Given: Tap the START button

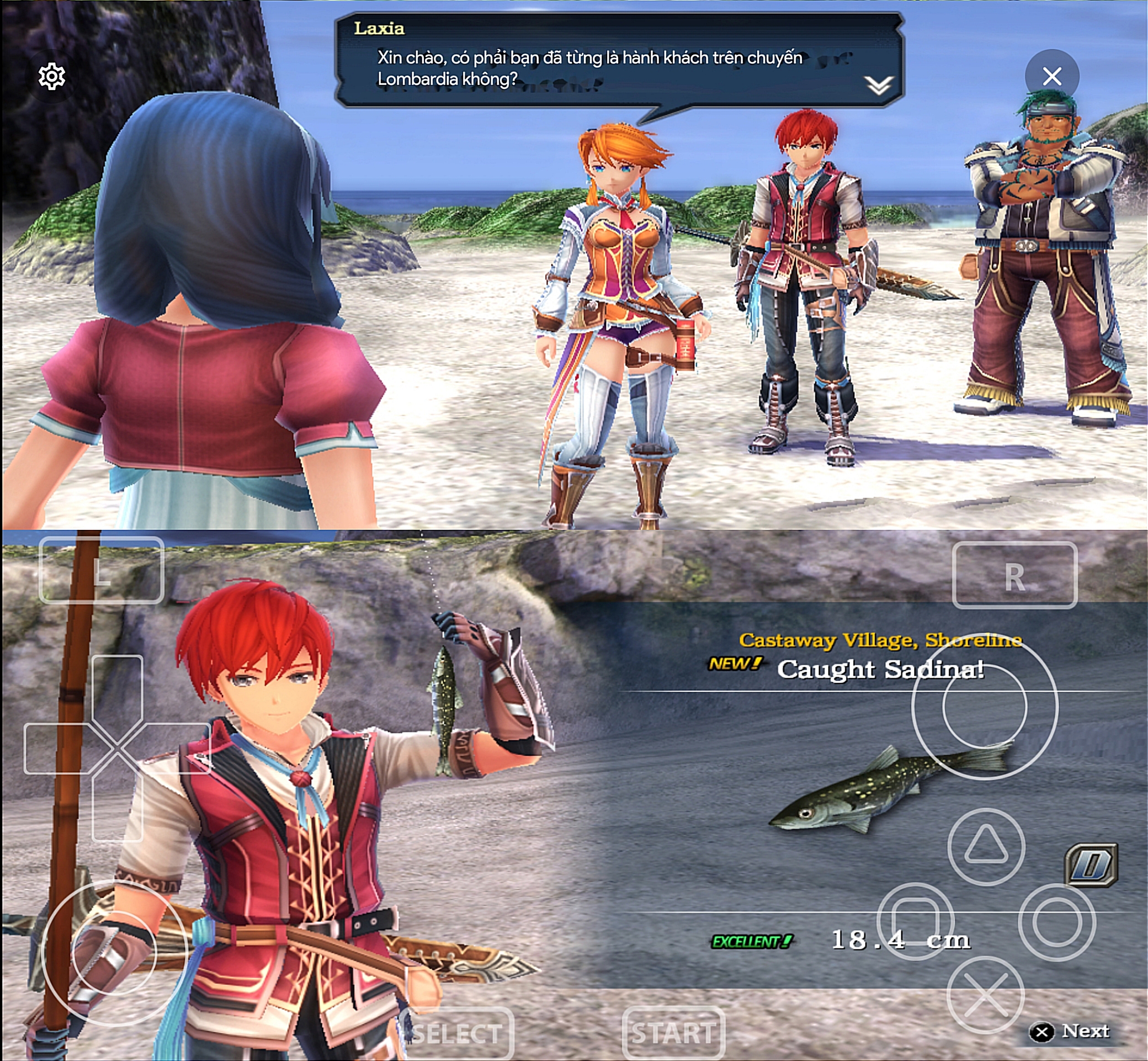Looking at the screenshot, I should click(673, 1033).
